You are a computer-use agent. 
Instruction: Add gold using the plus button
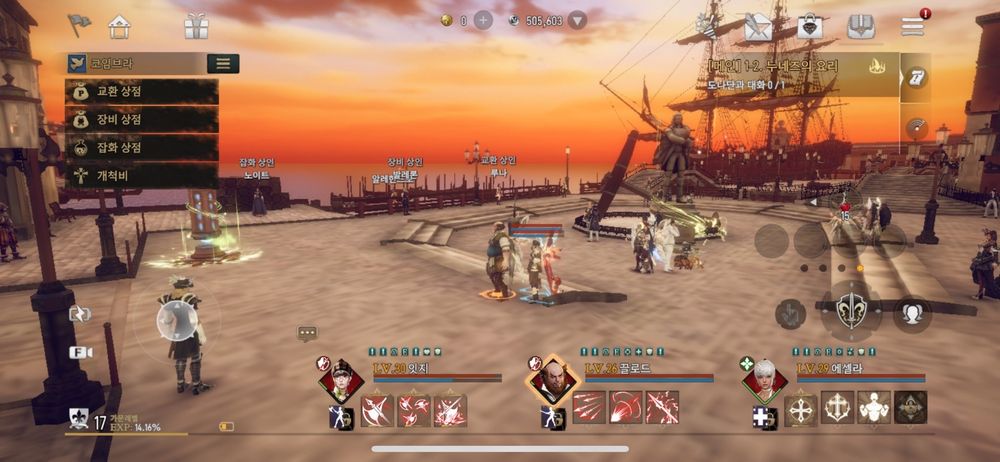tap(483, 20)
